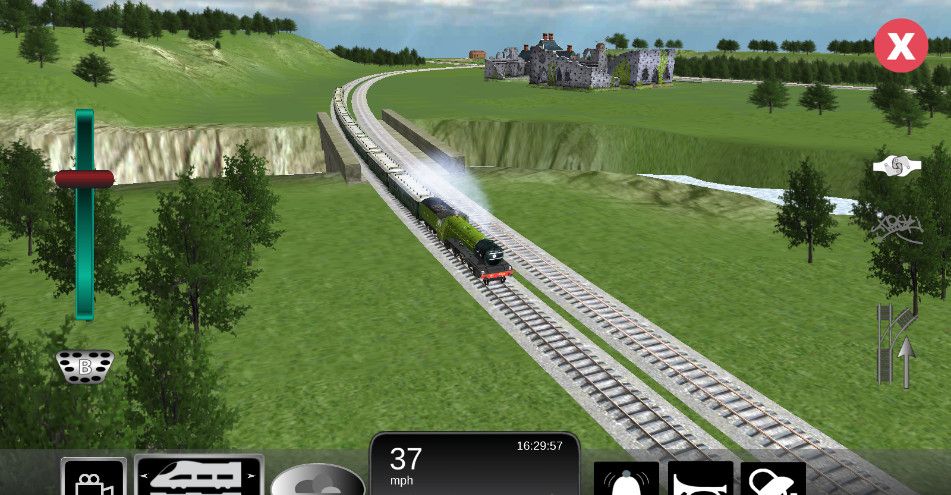Ring the train bell
Screen dimensions: 951x495
click(626, 479)
